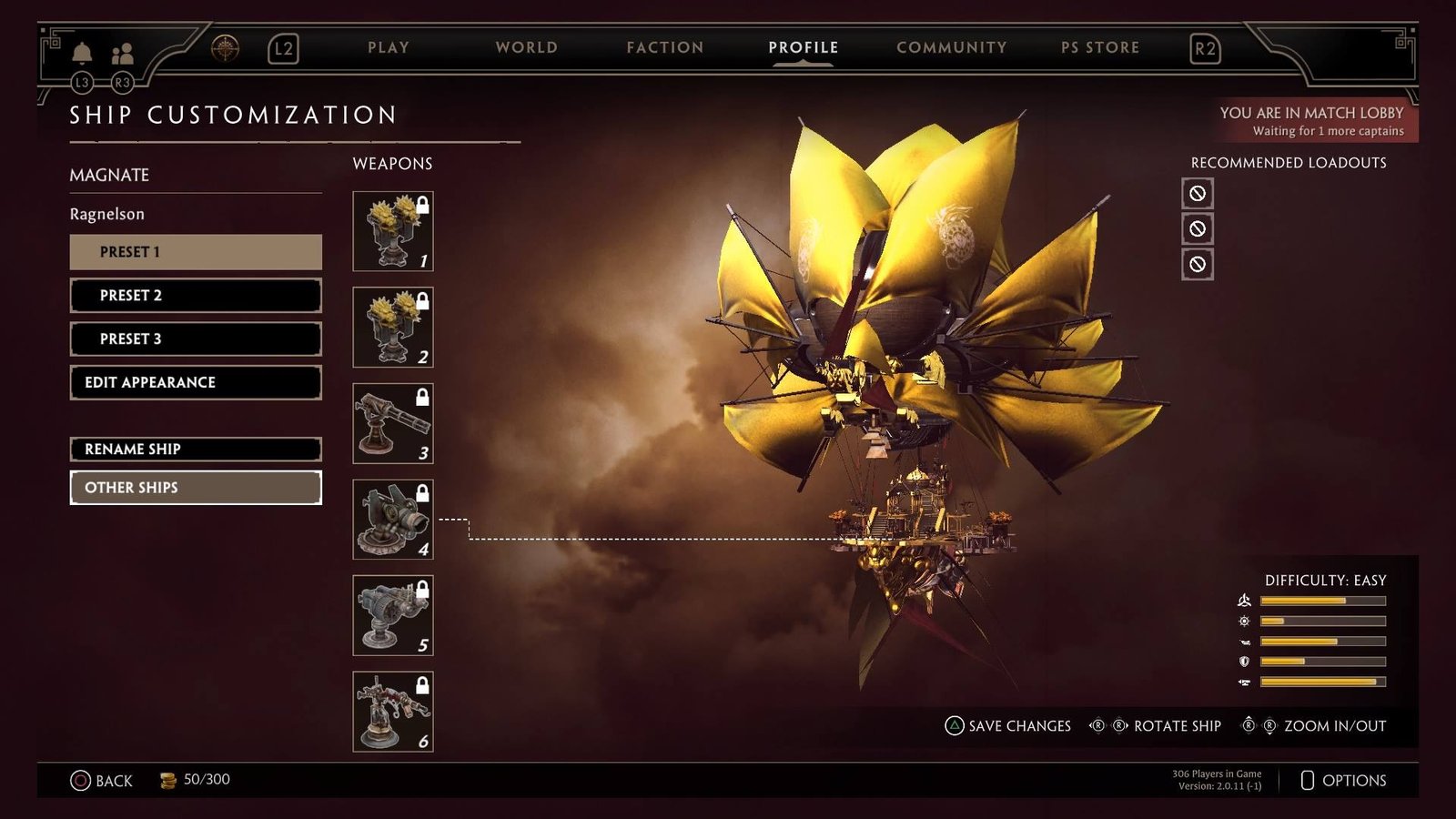Select the Faction tab
This screenshot has height=819, width=1456.
click(x=665, y=47)
